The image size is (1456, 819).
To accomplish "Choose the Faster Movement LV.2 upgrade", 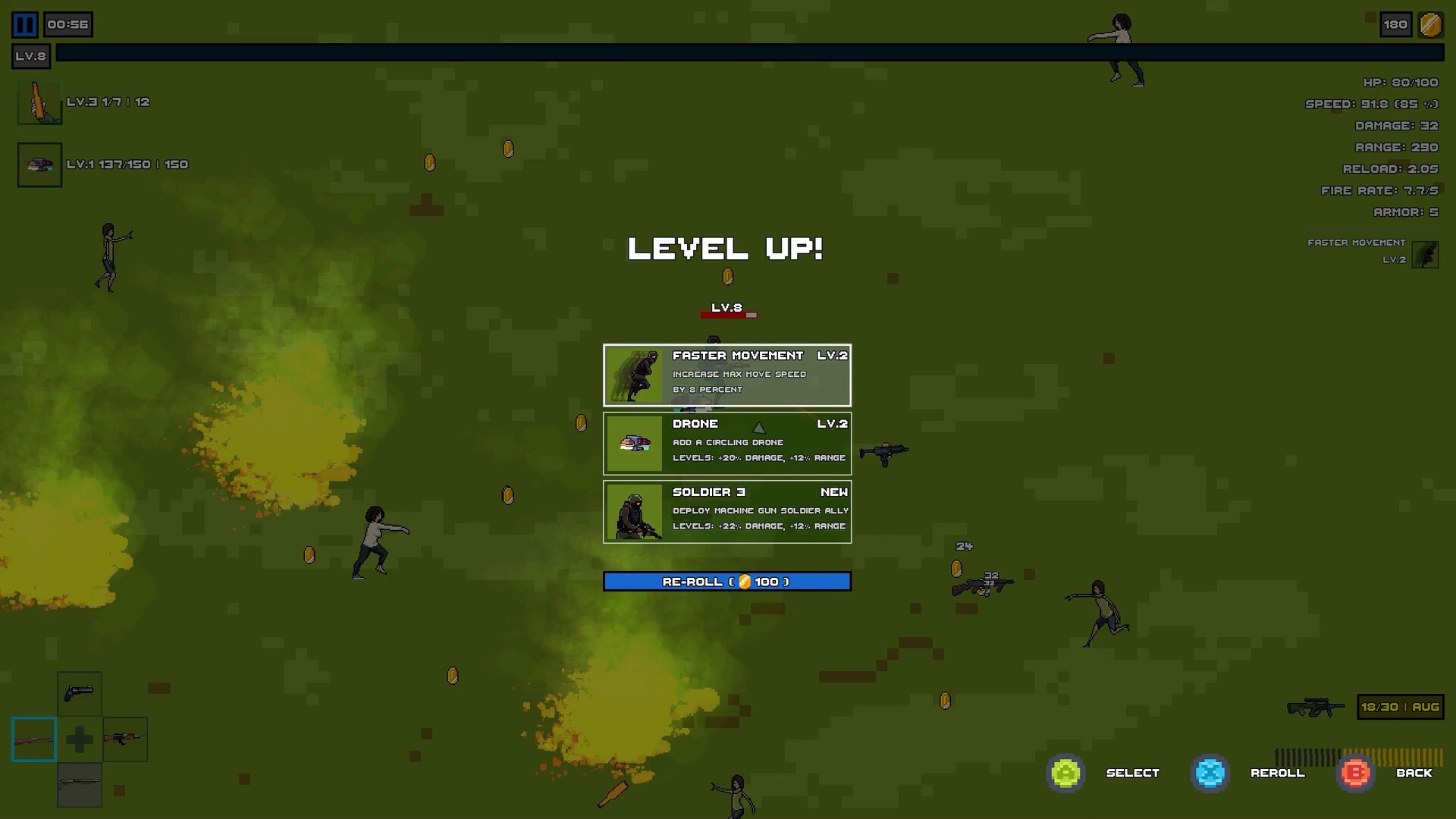I will coord(727,375).
